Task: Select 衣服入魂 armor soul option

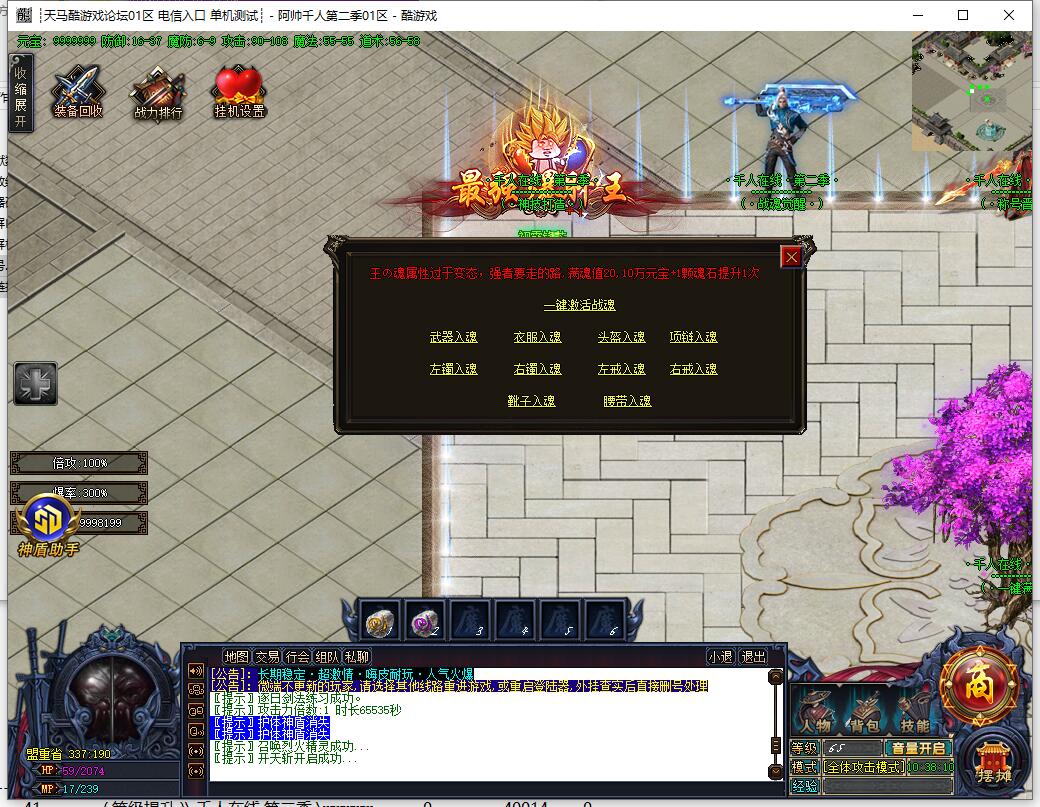Action: pos(537,337)
